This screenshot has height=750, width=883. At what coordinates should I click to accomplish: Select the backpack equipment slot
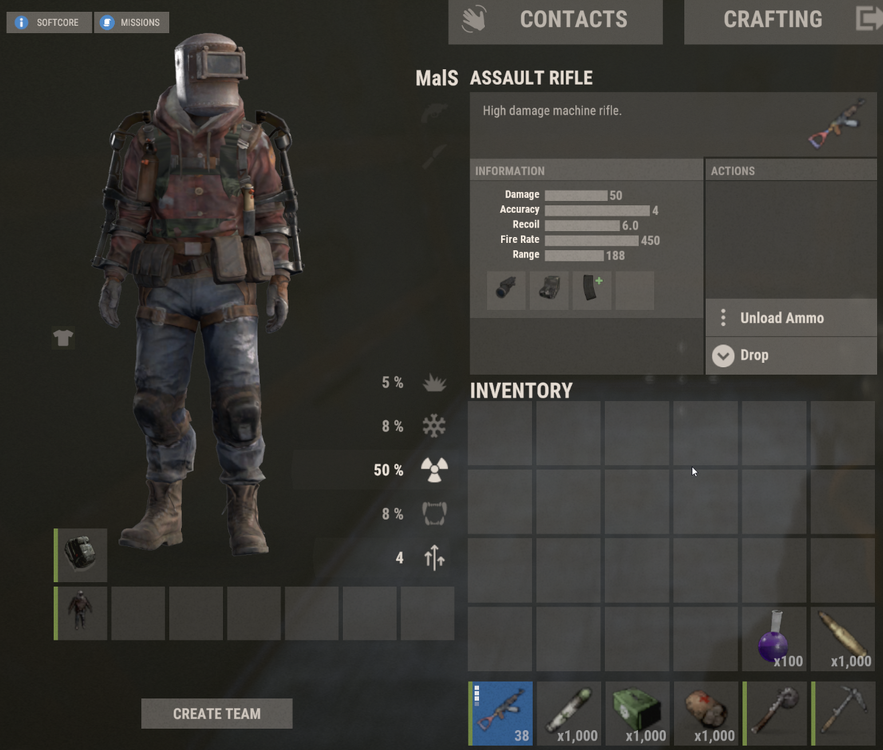pos(81,556)
